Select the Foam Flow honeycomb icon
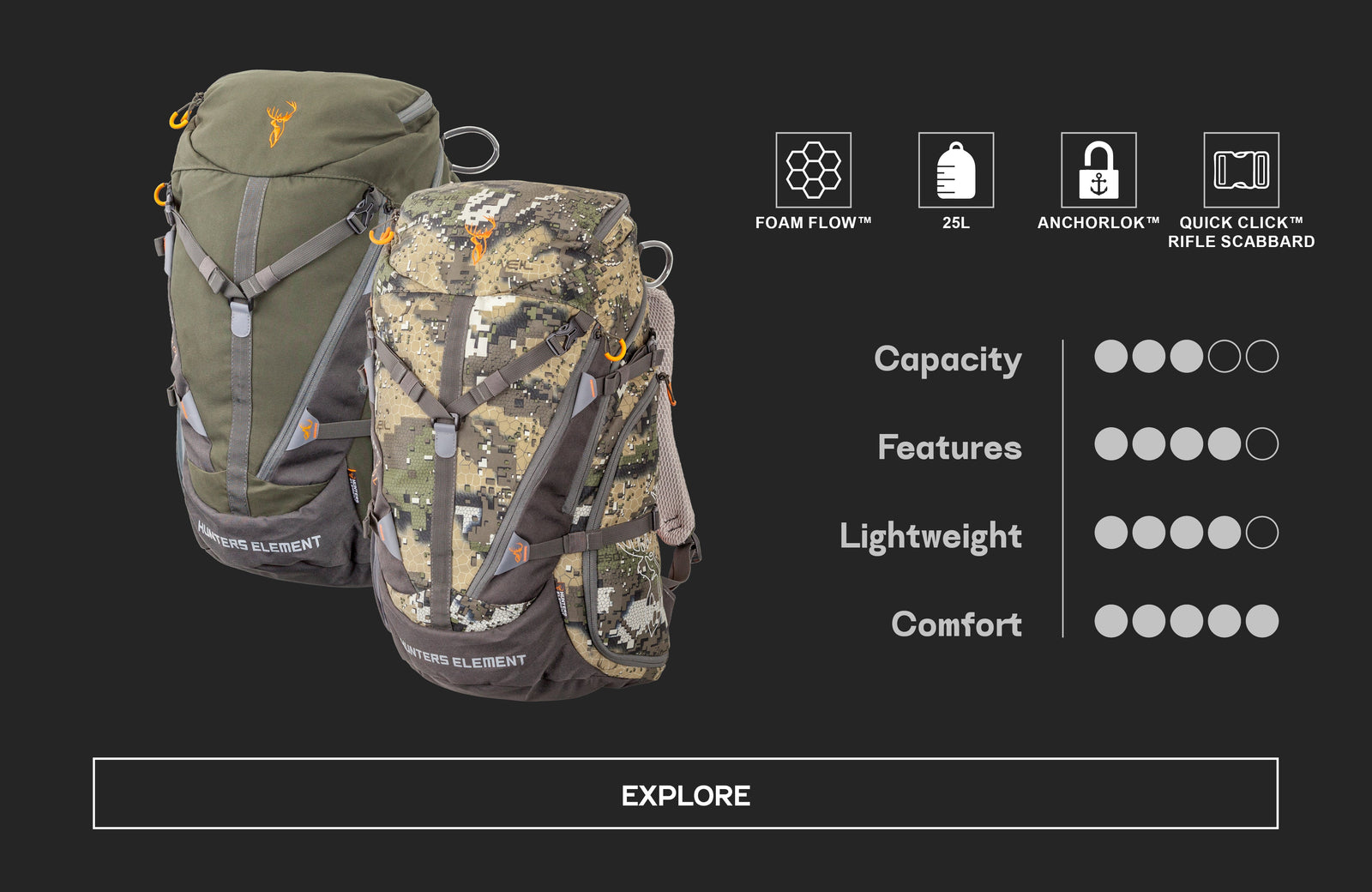 pos(813,170)
